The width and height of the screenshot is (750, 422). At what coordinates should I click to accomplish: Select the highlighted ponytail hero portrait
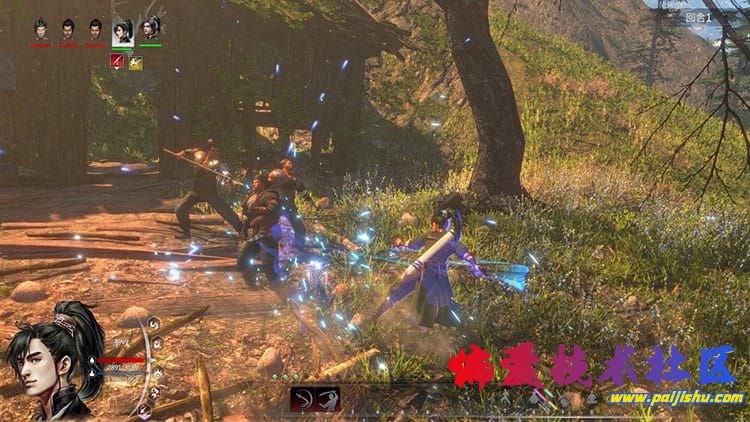click(123, 30)
